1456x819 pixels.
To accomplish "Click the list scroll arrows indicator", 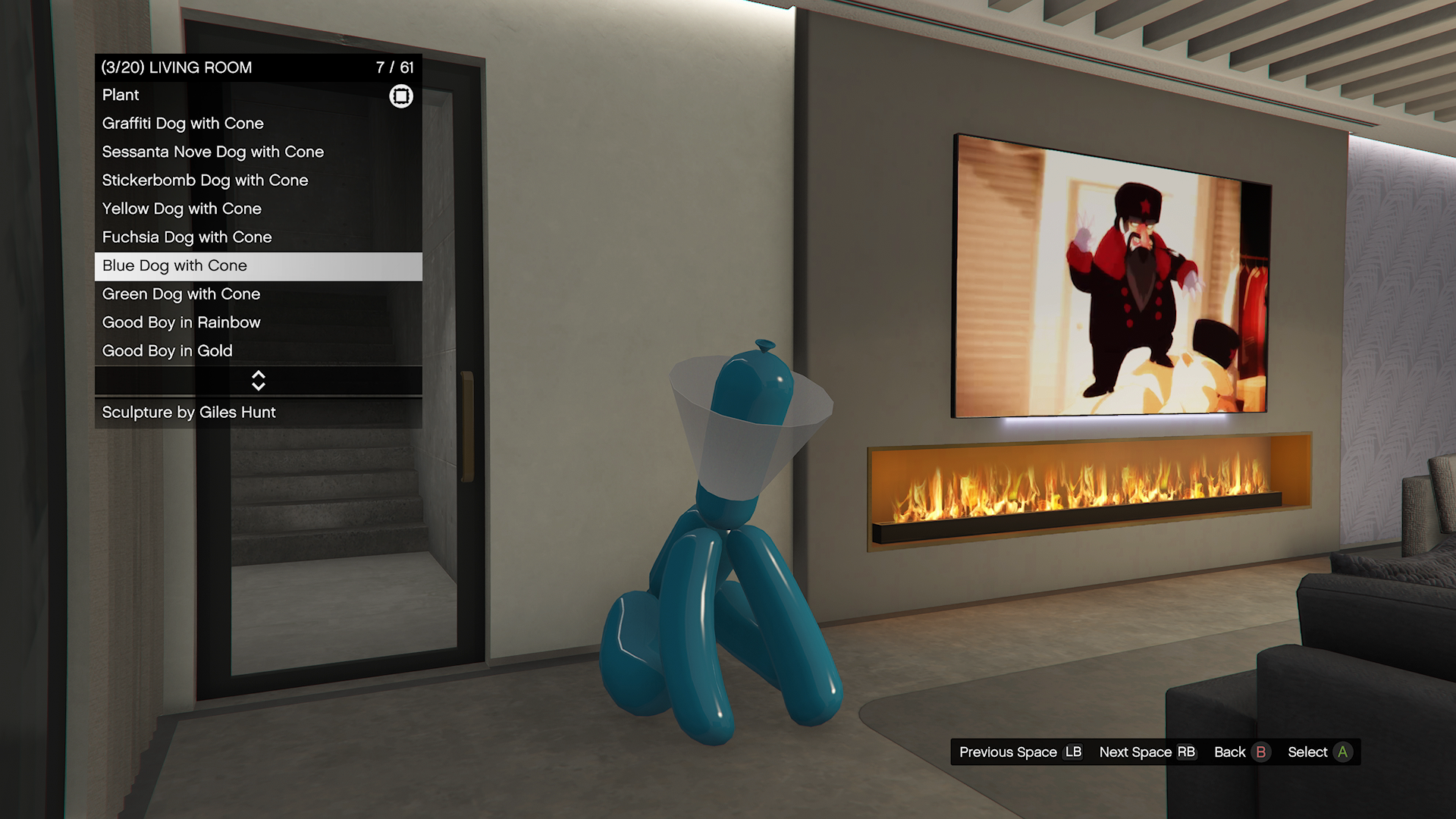I will [x=258, y=381].
